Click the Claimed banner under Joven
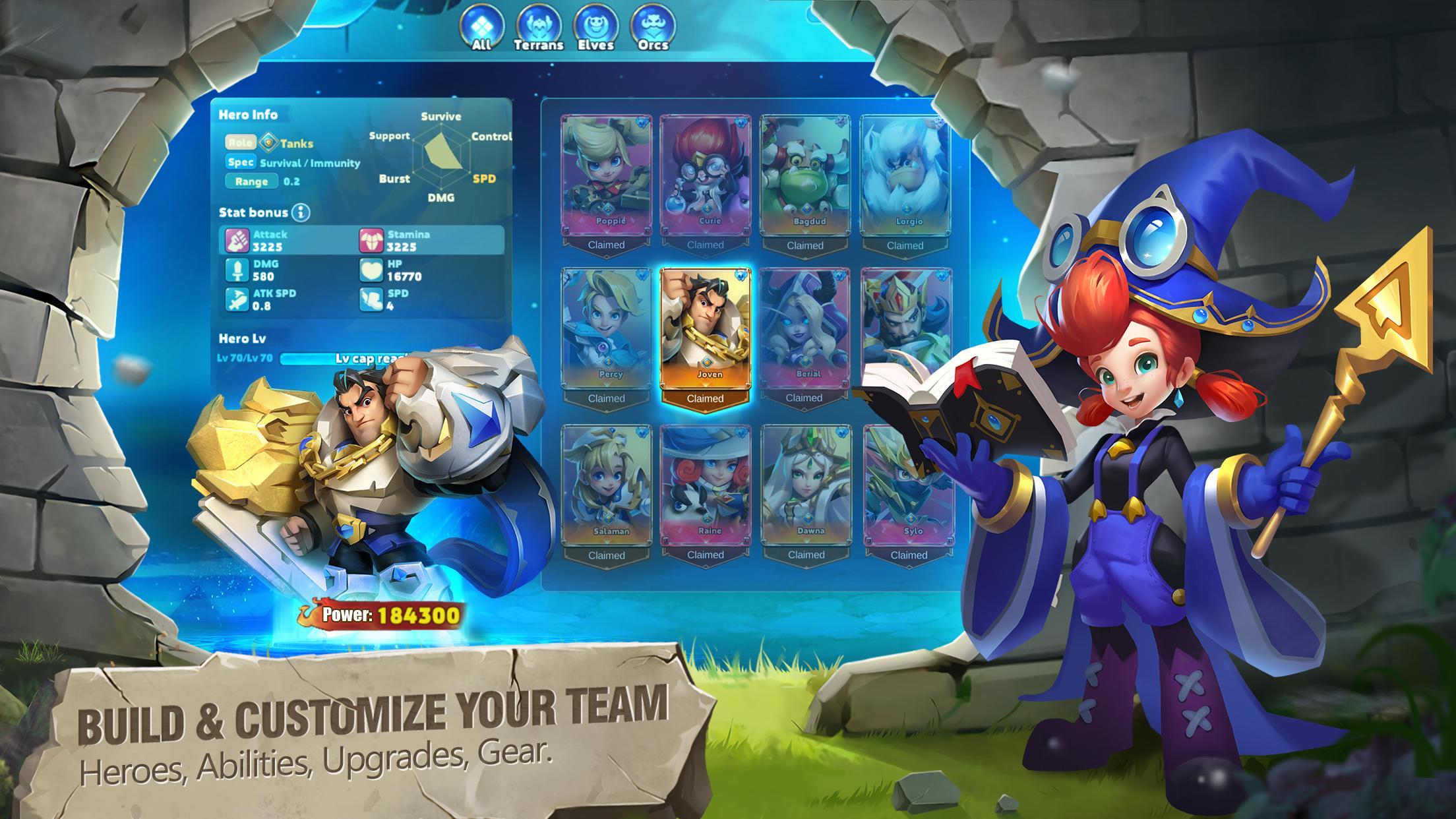 [x=706, y=398]
